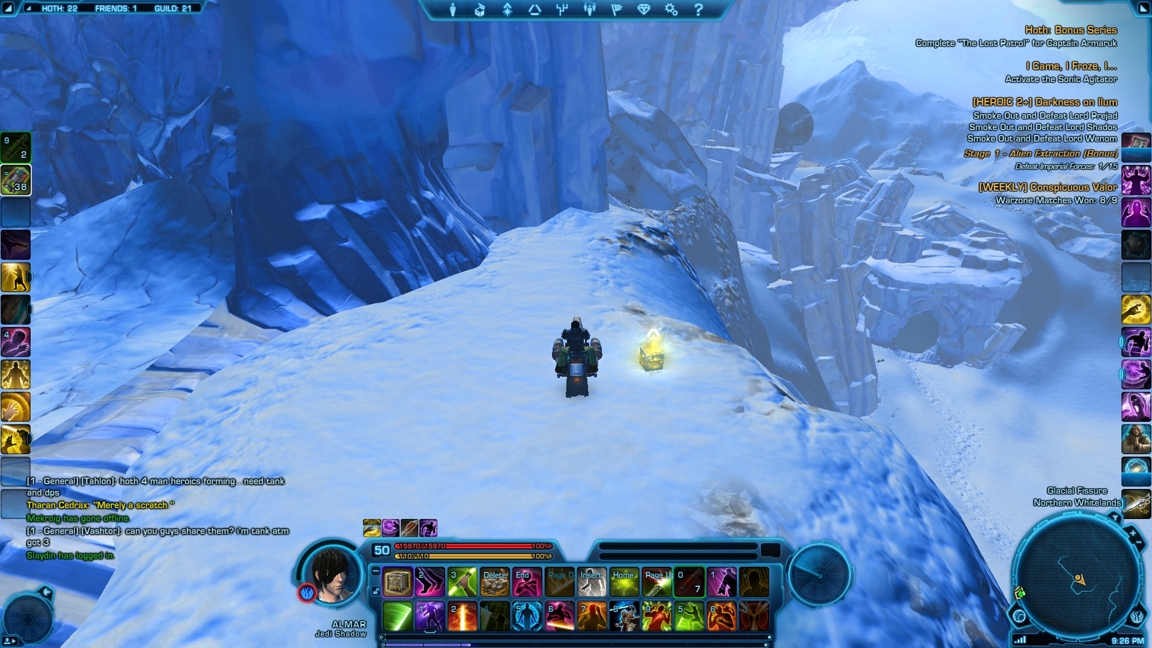Select the Hoth Bonus Series quest
The width and height of the screenshot is (1152, 648).
click(1070, 31)
